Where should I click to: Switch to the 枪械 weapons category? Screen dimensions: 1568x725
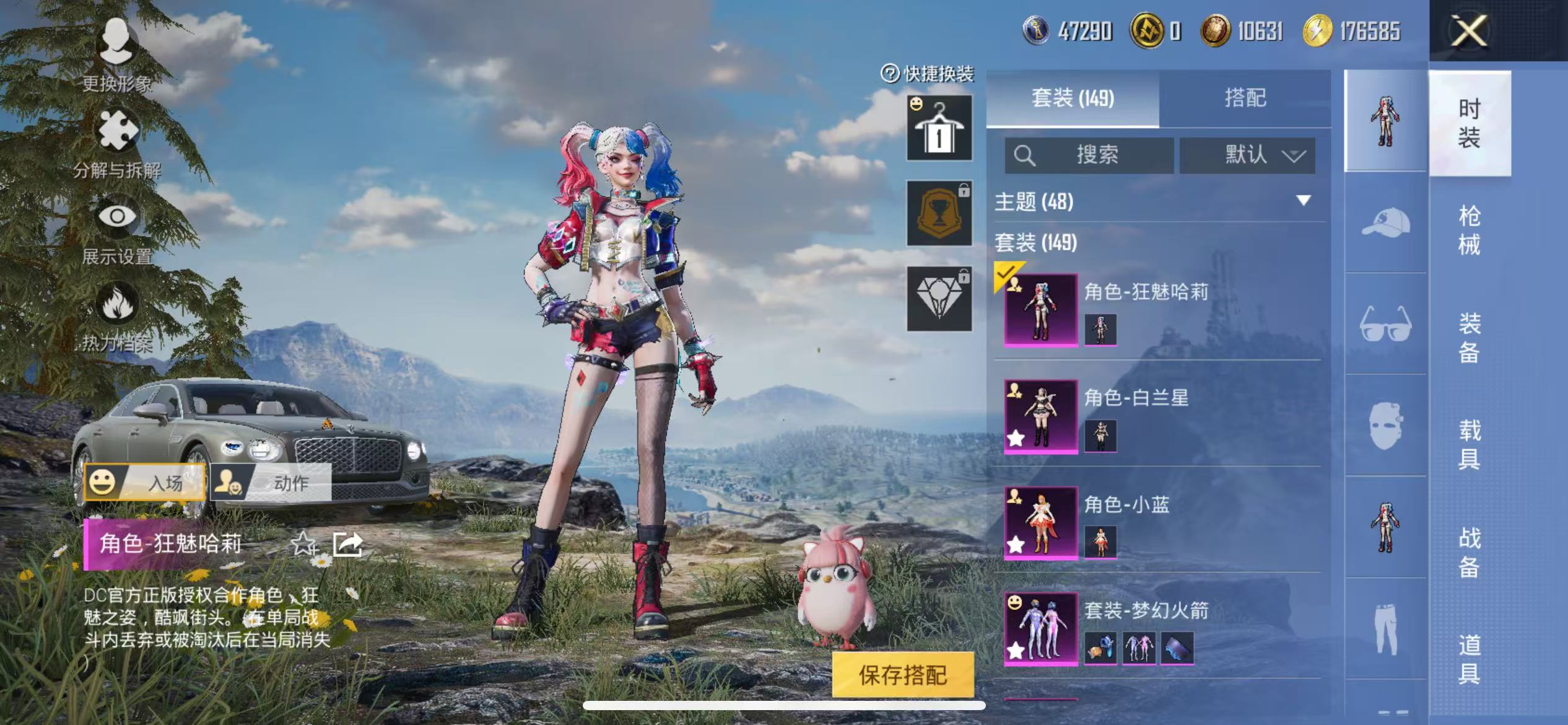tap(1469, 230)
